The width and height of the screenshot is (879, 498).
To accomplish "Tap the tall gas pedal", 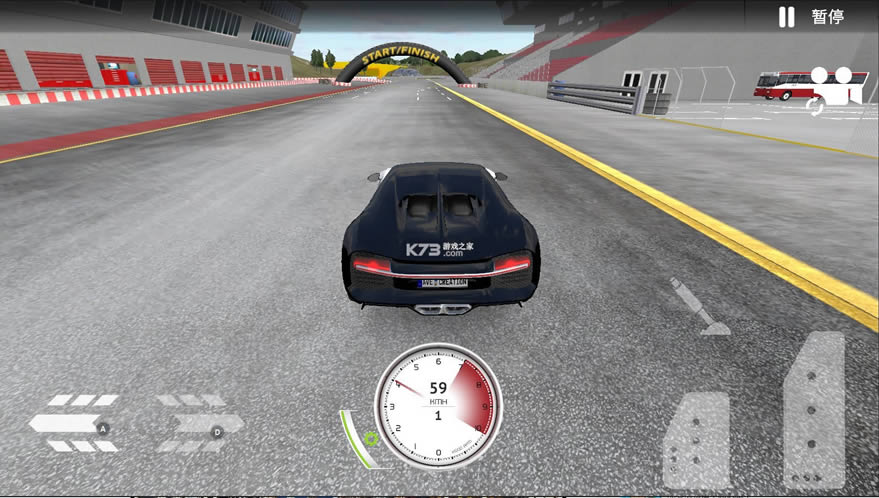I will (x=814, y=410).
